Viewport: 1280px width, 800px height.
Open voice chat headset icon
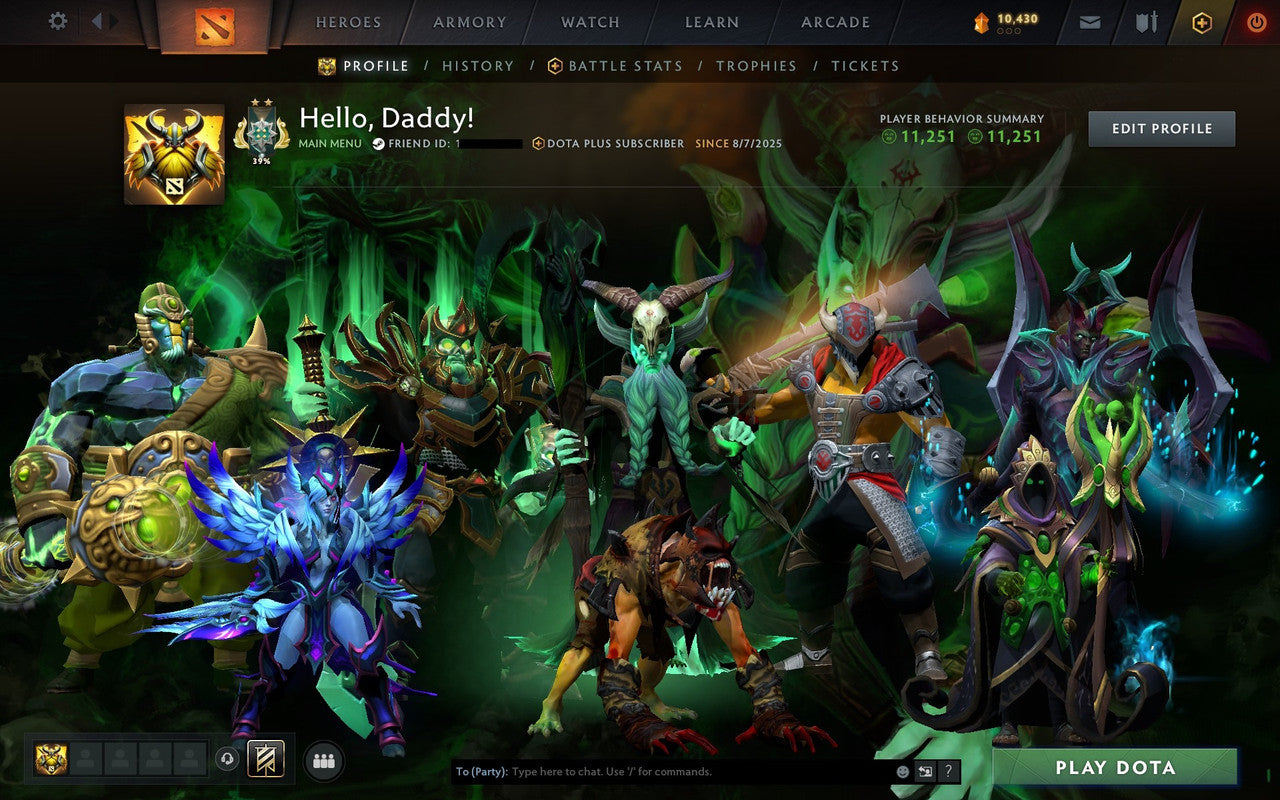[x=228, y=760]
